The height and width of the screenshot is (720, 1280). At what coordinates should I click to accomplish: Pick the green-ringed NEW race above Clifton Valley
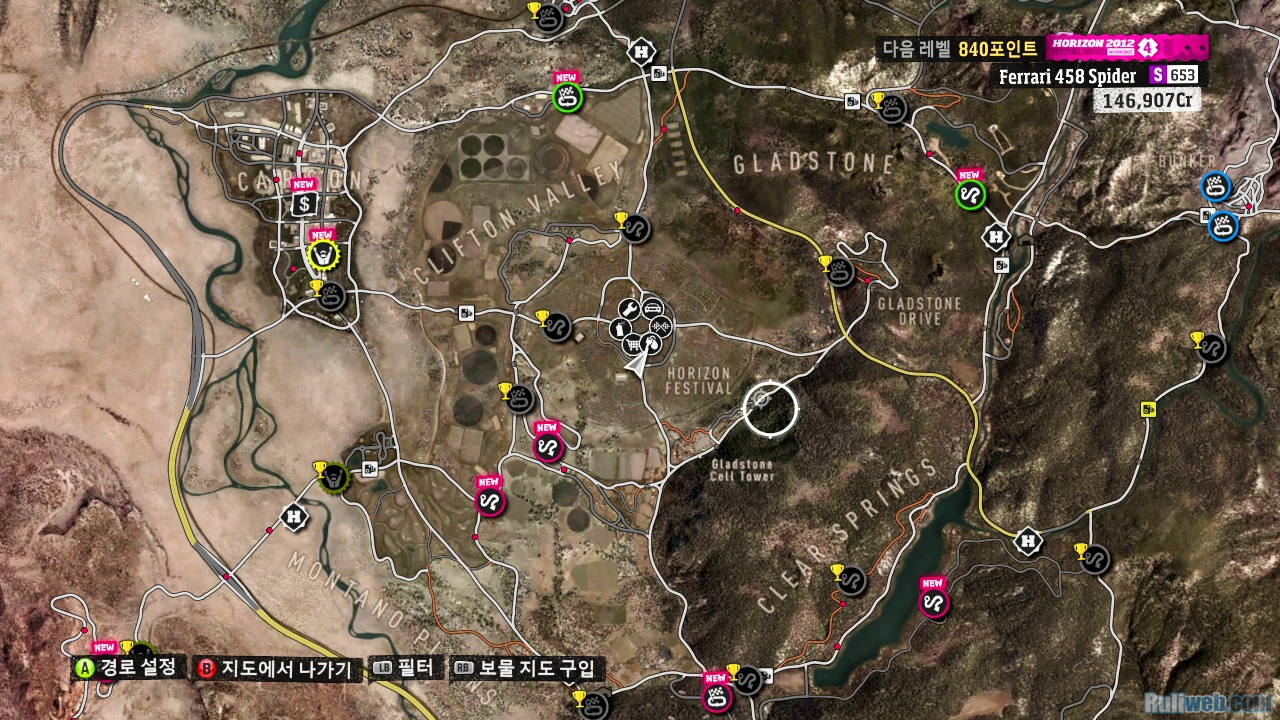tap(568, 98)
